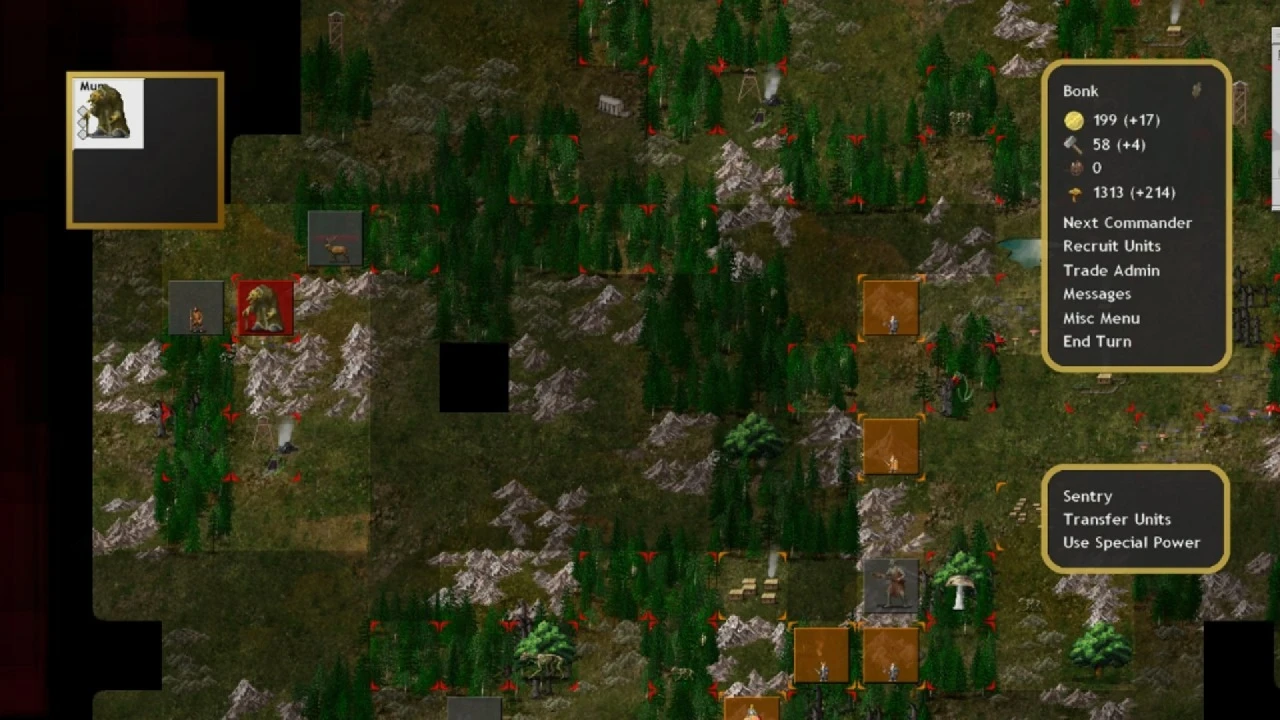Image resolution: width=1280 pixels, height=720 pixels.
Task: Activate Use Special Power
Action: pyautogui.click(x=1131, y=542)
